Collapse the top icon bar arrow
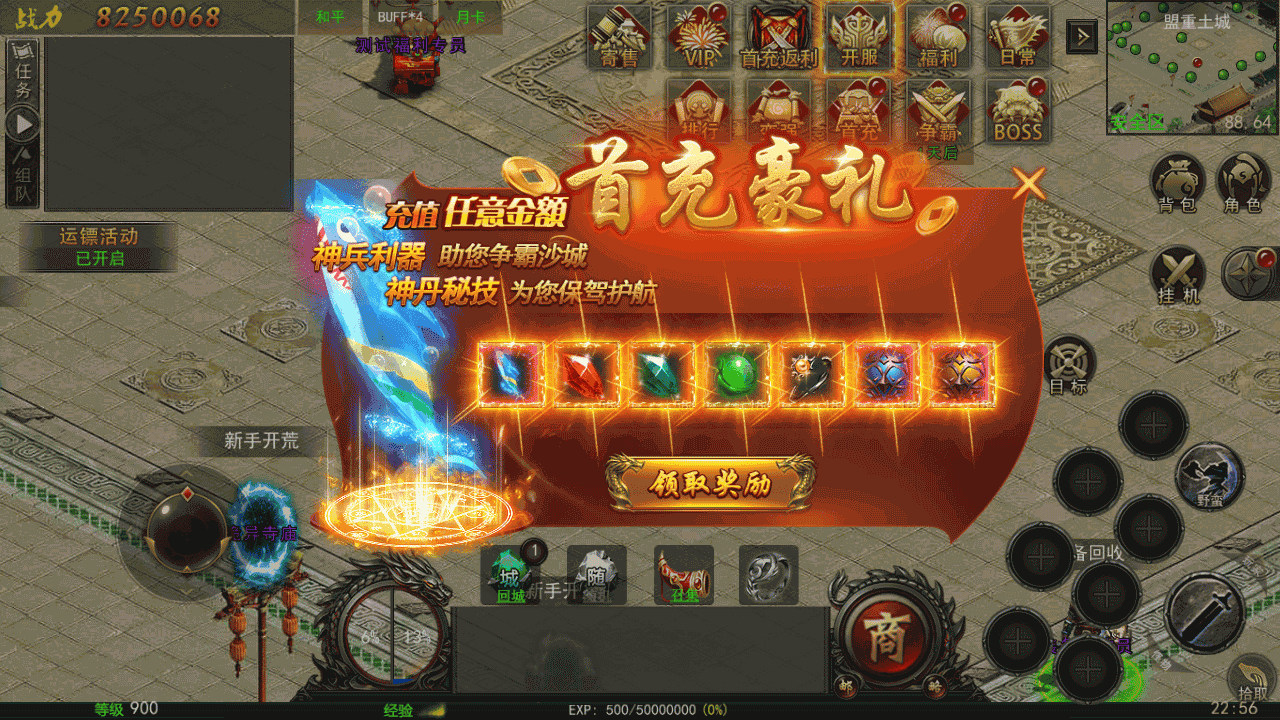Image resolution: width=1280 pixels, height=720 pixels. coord(1082,37)
